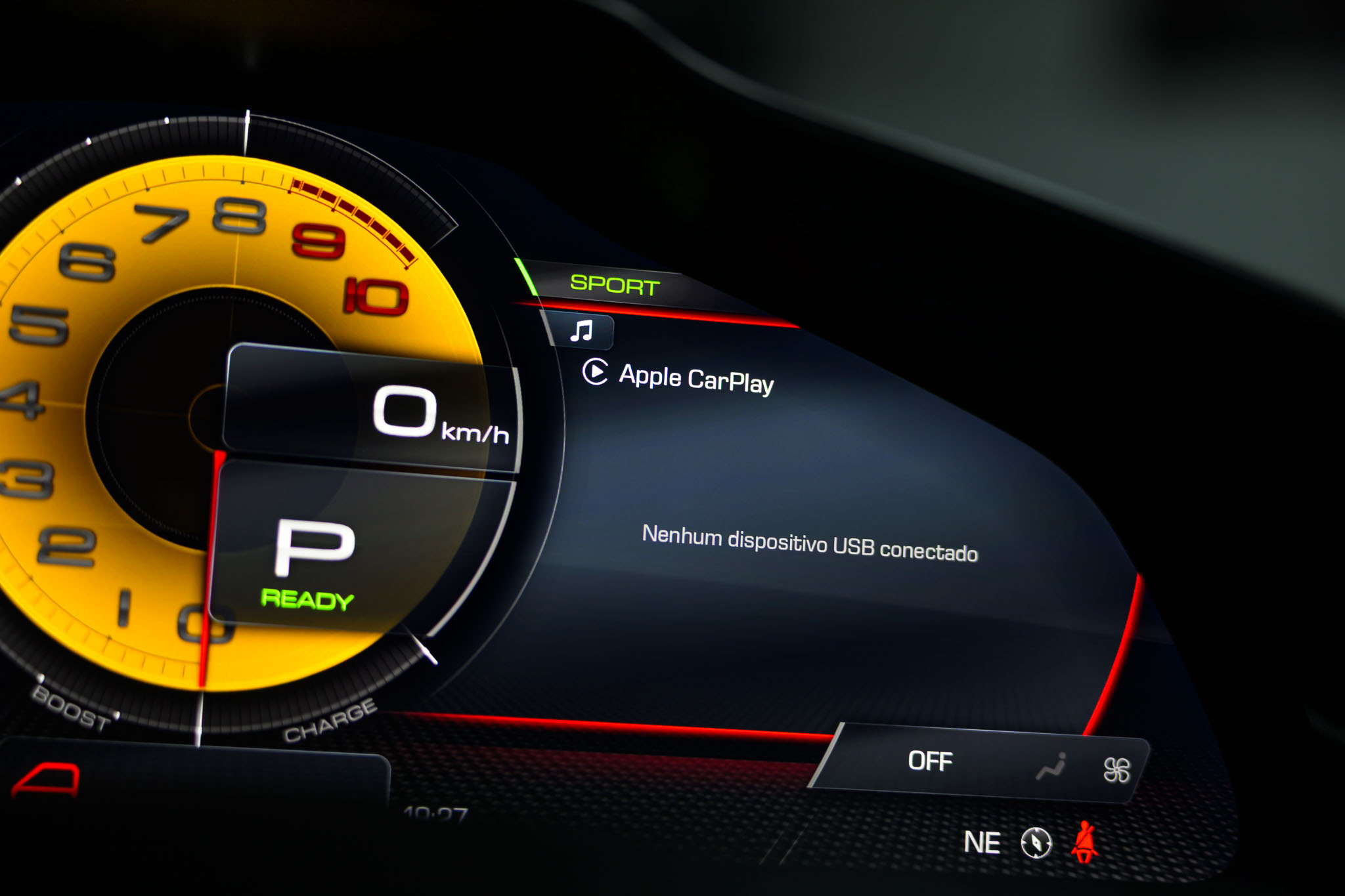Open the compass icon beside NE
Image resolution: width=1345 pixels, height=896 pixels.
[1036, 842]
